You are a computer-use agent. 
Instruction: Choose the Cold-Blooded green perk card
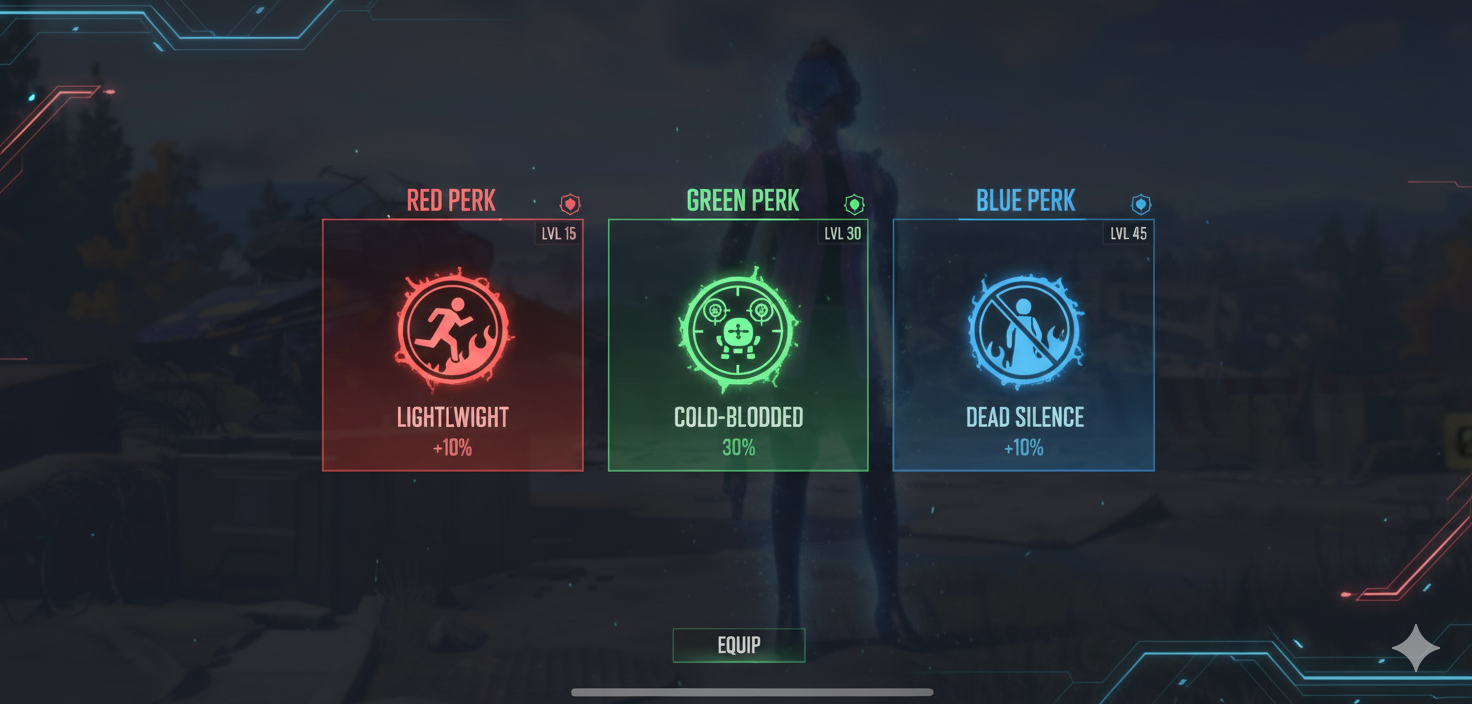738,345
